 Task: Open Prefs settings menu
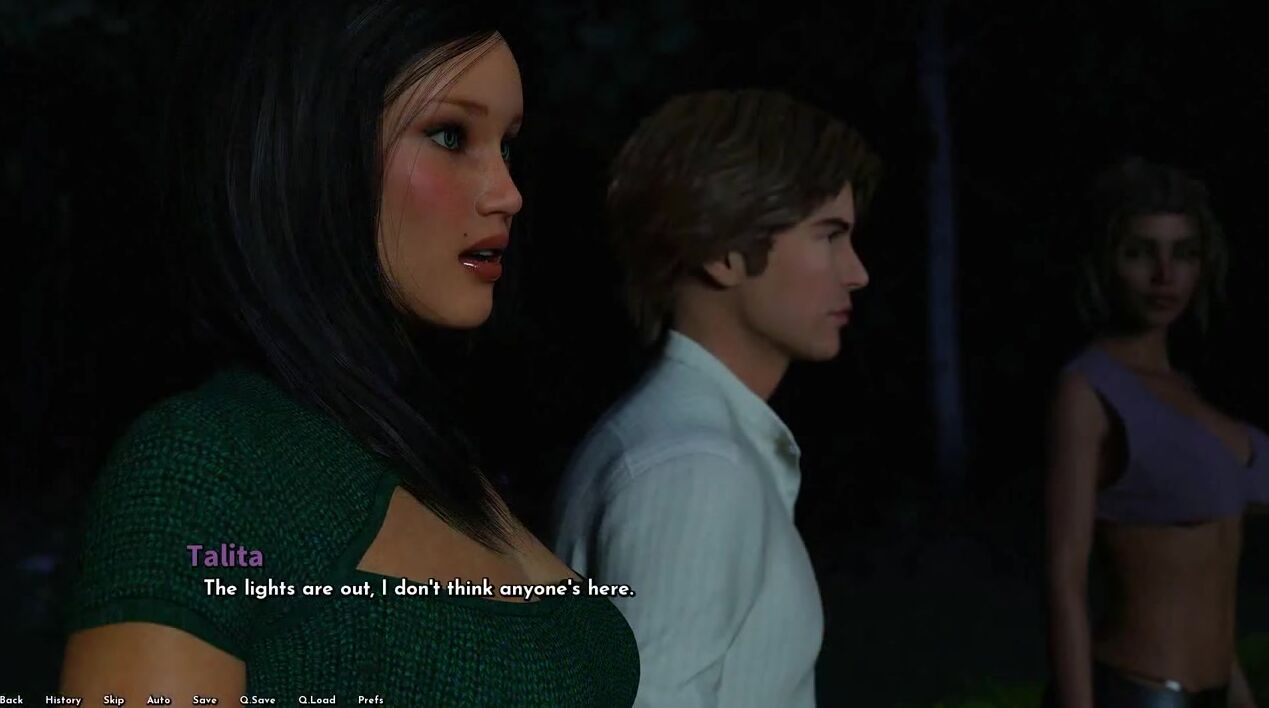[371, 700]
